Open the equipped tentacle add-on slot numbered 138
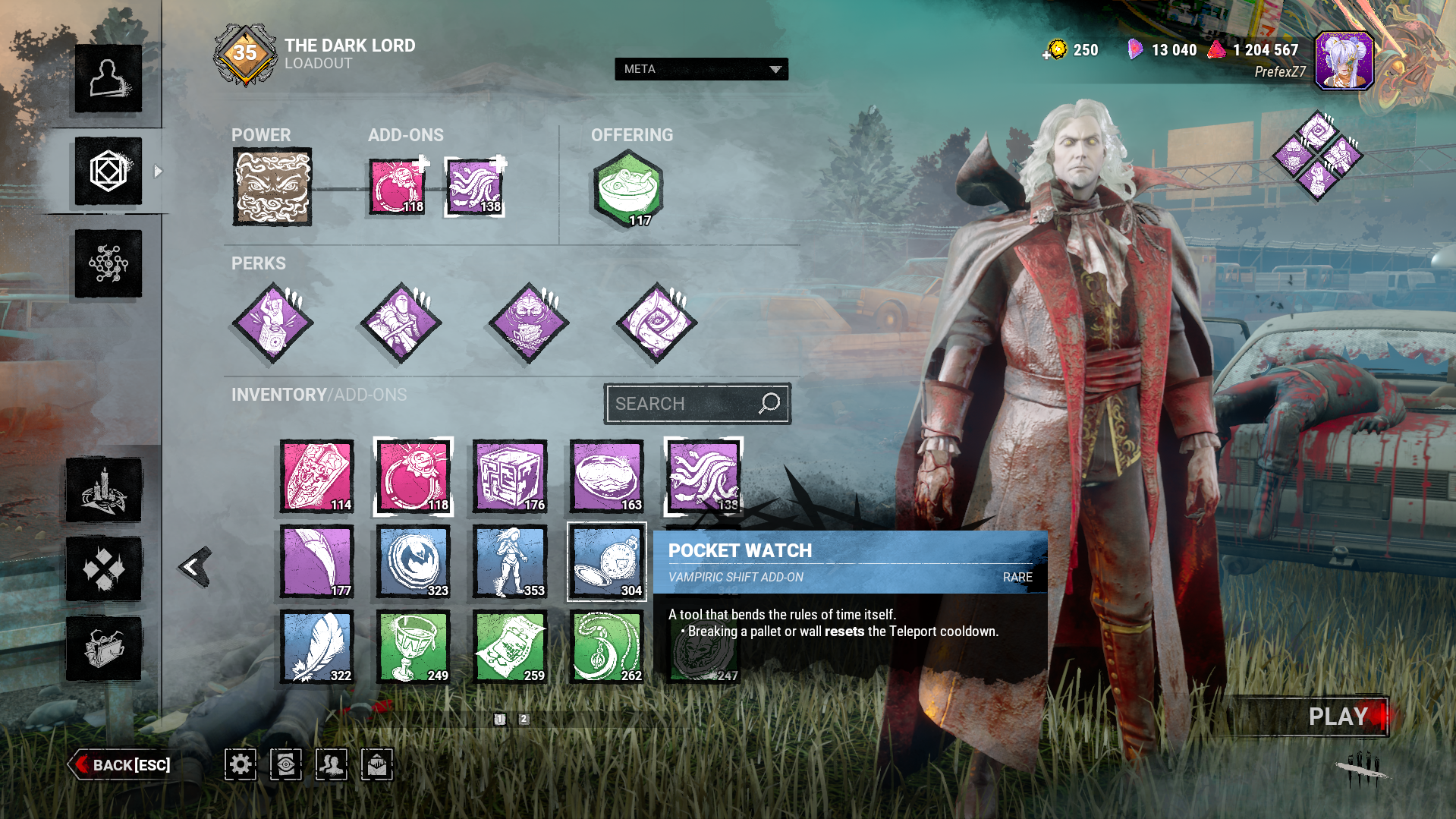1456x819 pixels. pyautogui.click(x=474, y=187)
